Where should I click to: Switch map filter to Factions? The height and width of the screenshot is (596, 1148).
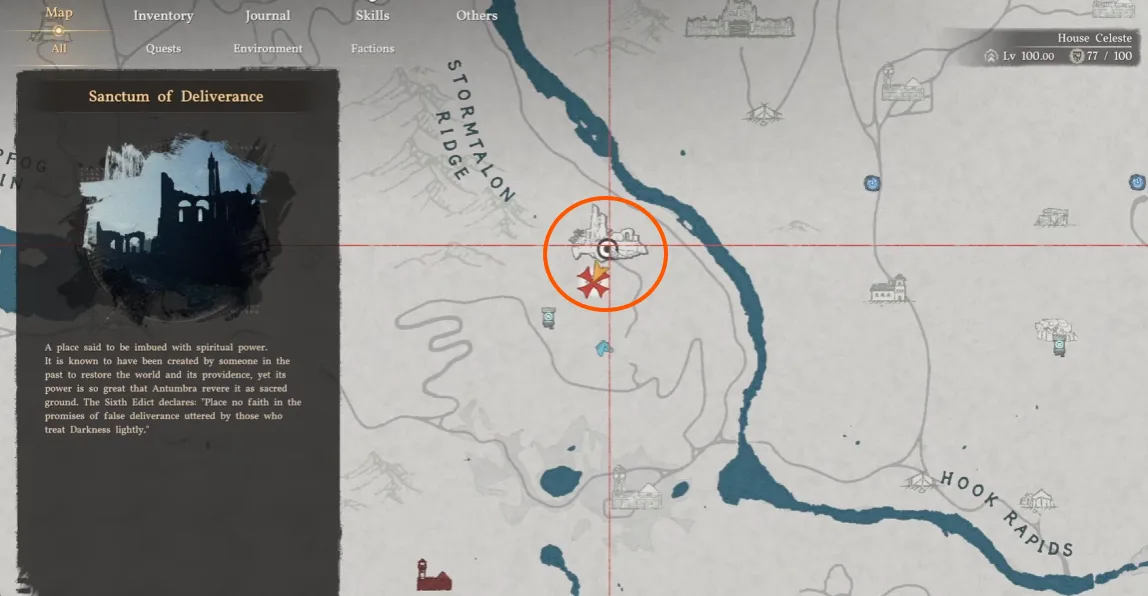pos(372,49)
